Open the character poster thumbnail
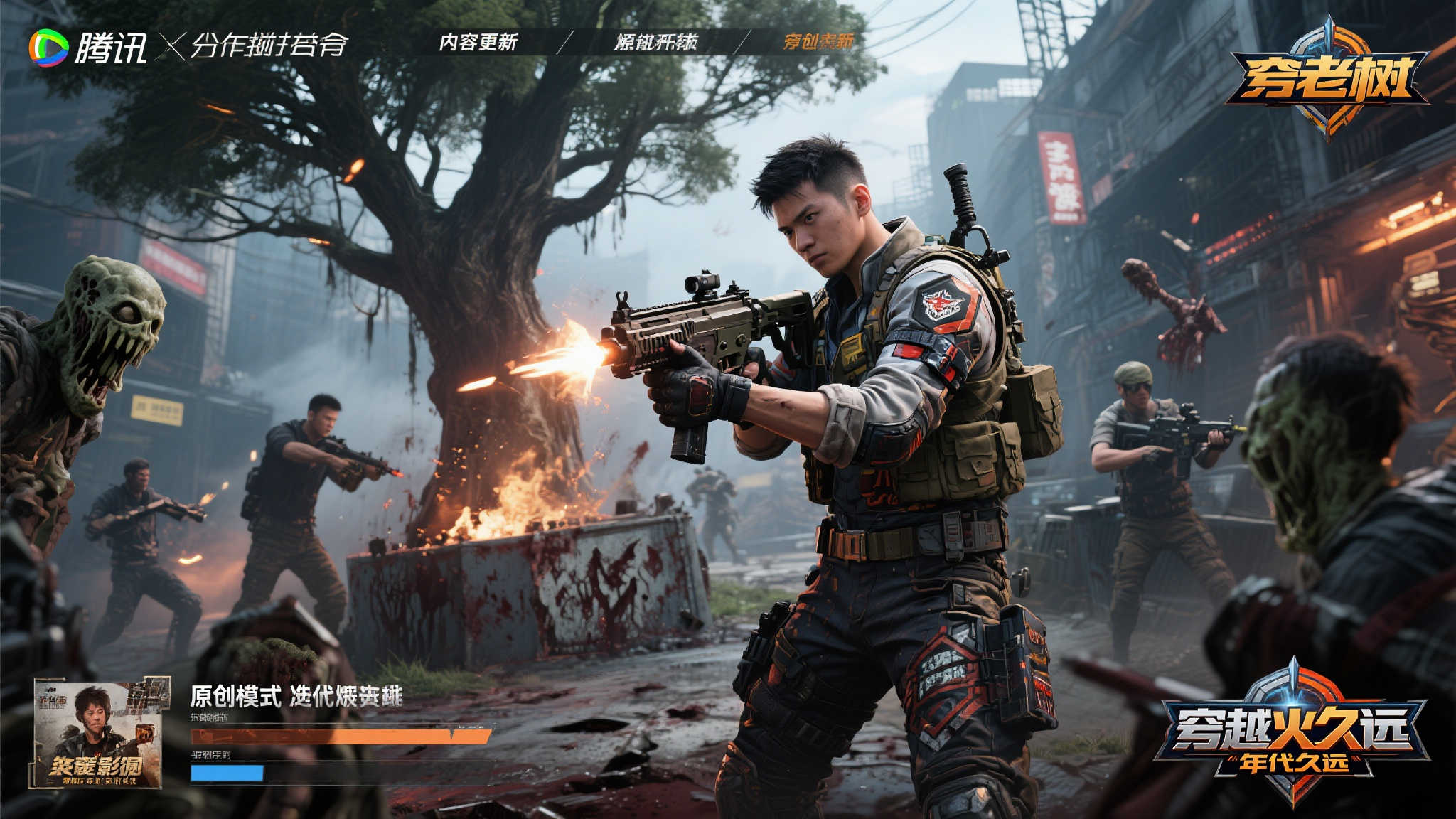This screenshot has height=819, width=1456. coord(99,733)
